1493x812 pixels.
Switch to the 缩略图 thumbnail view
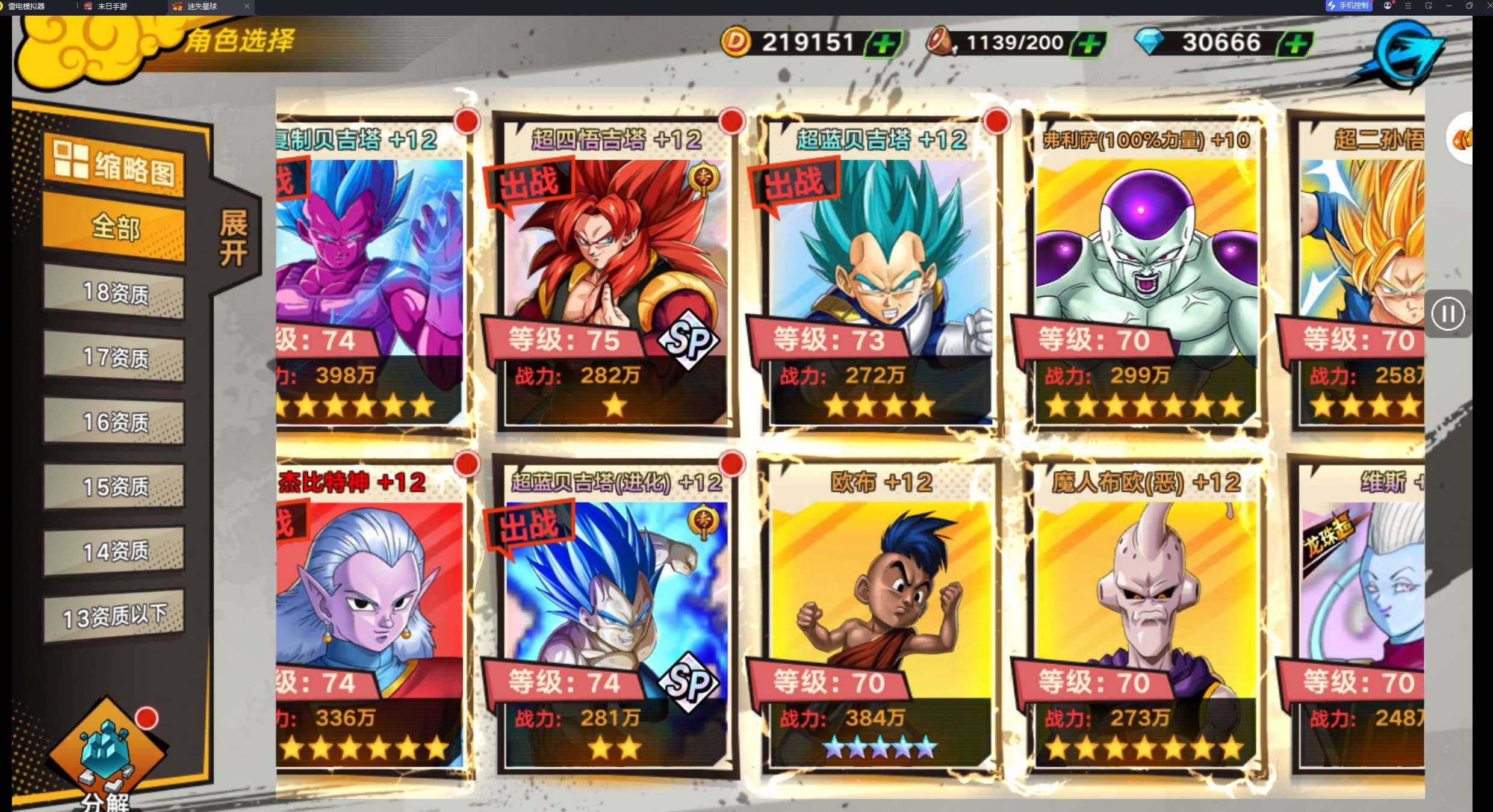pyautogui.click(x=114, y=165)
